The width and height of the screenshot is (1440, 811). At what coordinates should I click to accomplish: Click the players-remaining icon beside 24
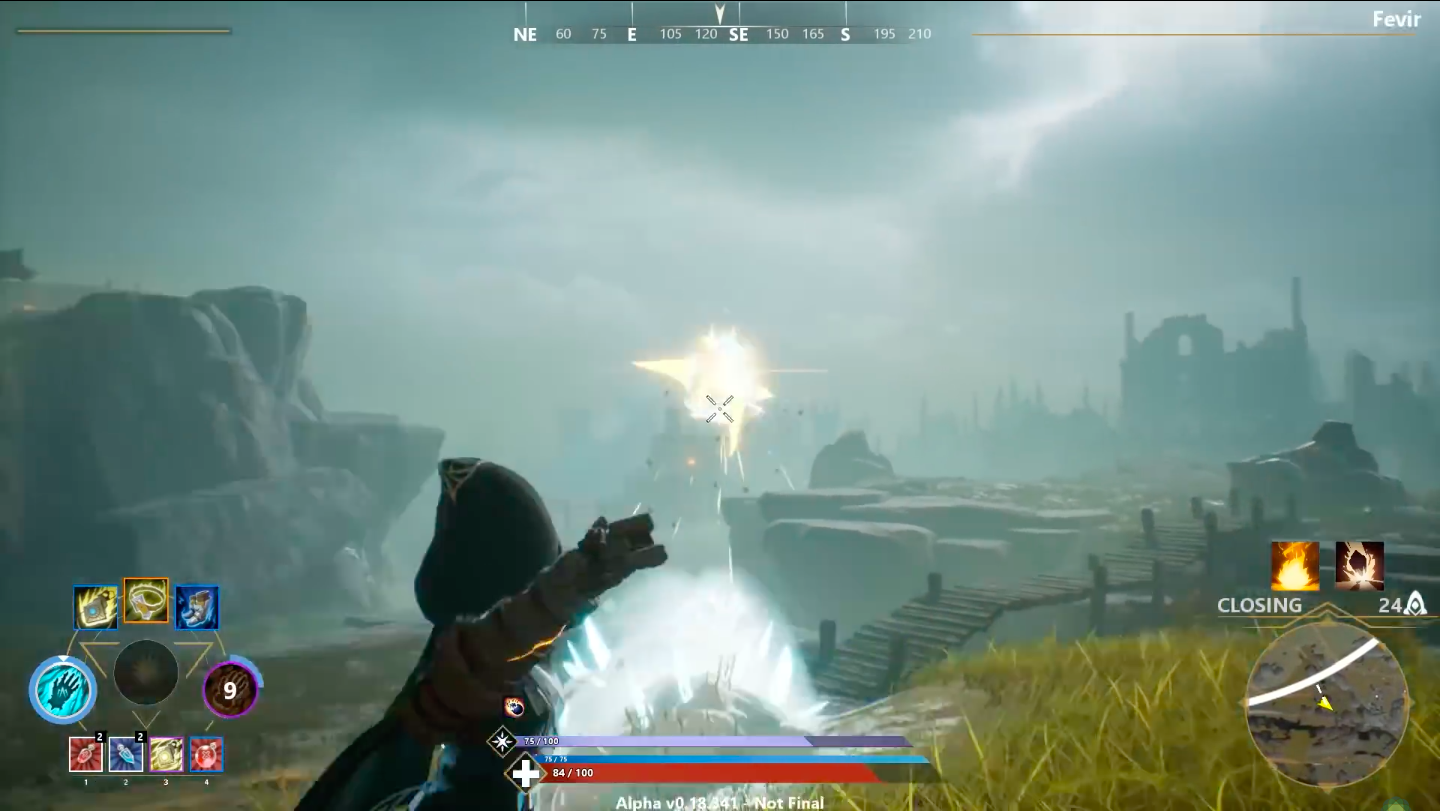click(x=1415, y=604)
